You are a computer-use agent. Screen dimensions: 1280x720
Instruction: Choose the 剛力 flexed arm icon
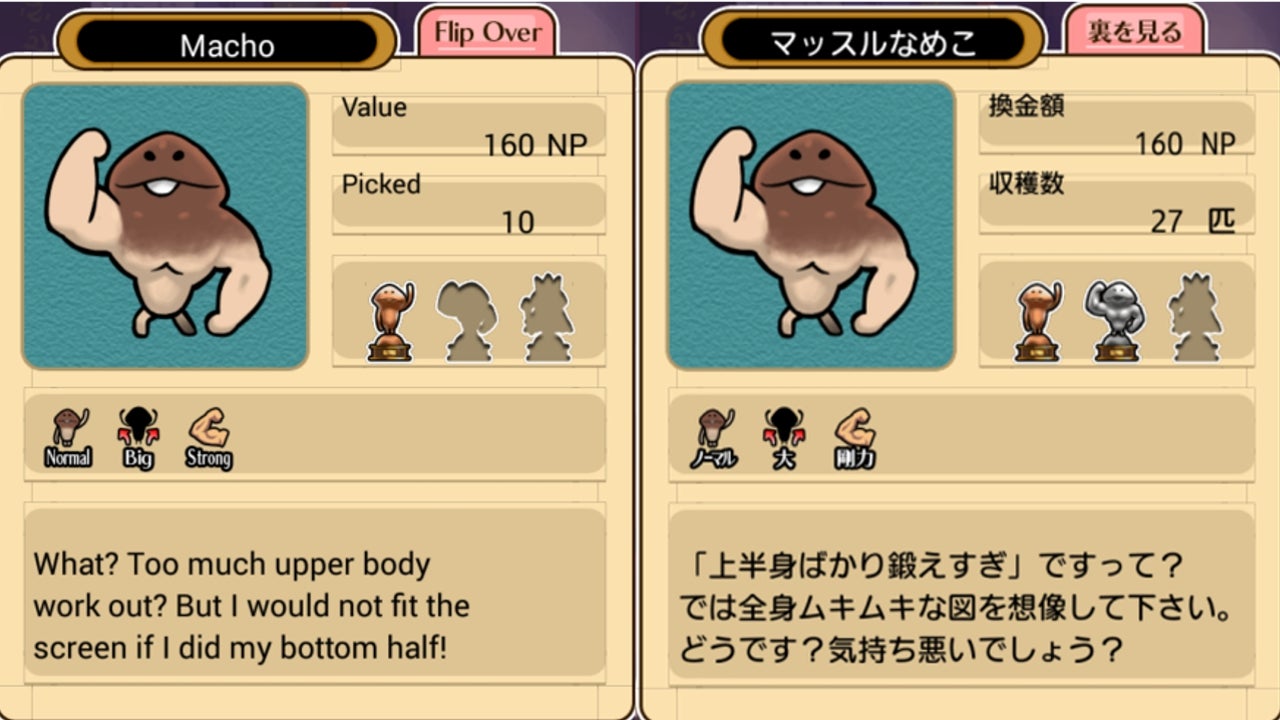tap(855, 438)
